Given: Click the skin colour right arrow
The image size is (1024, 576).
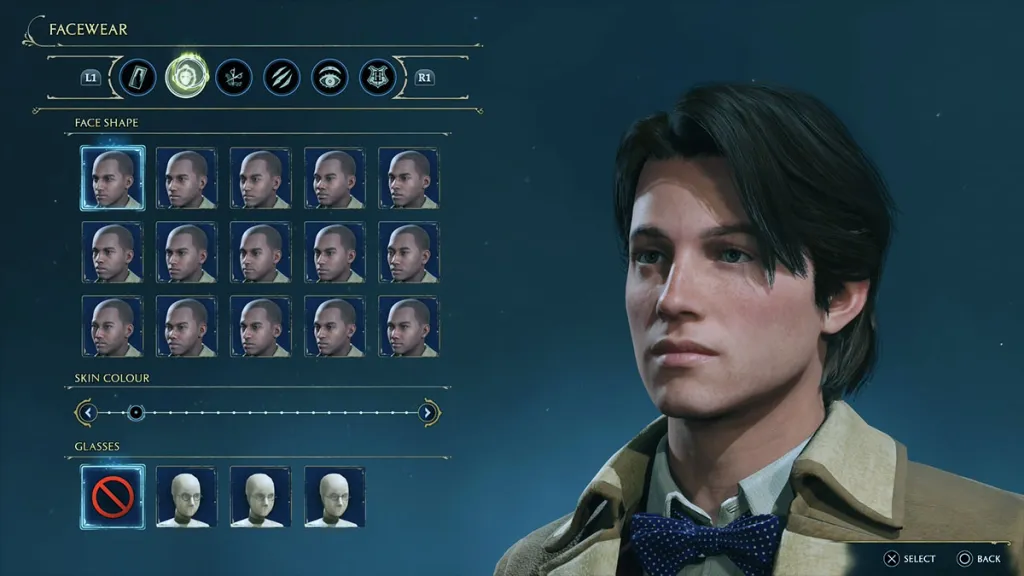Looking at the screenshot, I should (x=428, y=412).
